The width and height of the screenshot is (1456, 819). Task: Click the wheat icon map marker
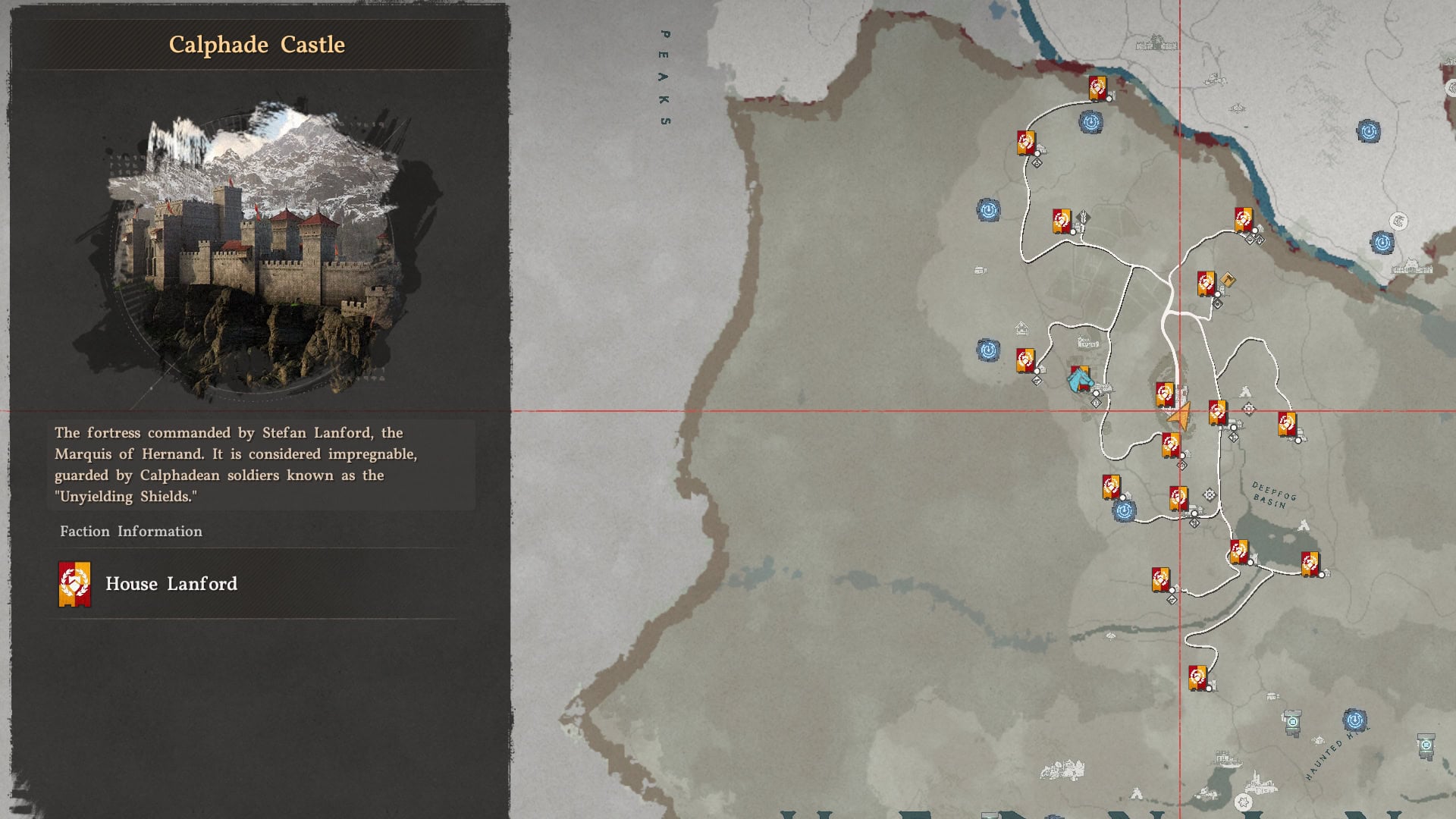click(x=1084, y=218)
